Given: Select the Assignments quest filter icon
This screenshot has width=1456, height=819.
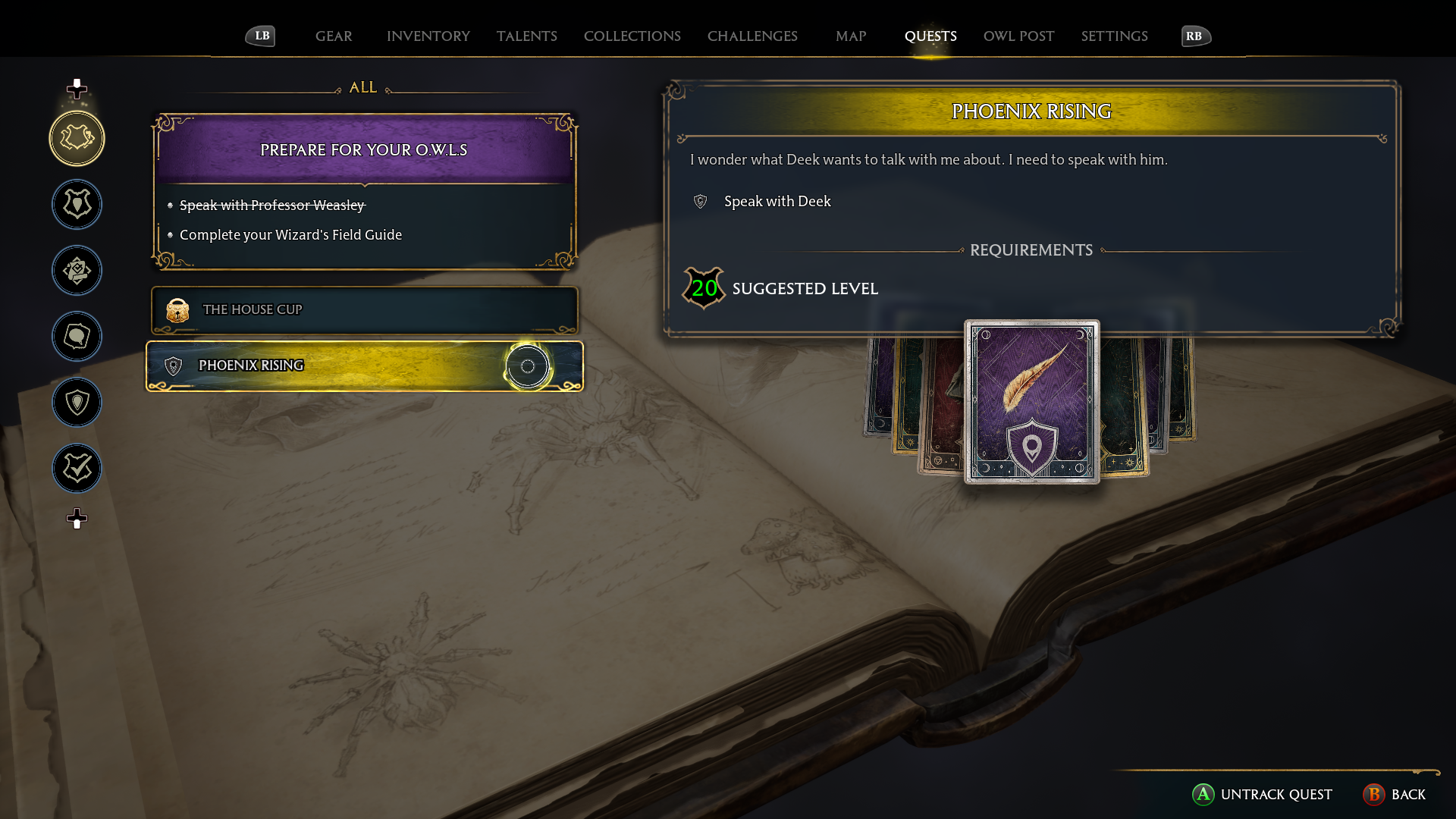Looking at the screenshot, I should click(77, 270).
